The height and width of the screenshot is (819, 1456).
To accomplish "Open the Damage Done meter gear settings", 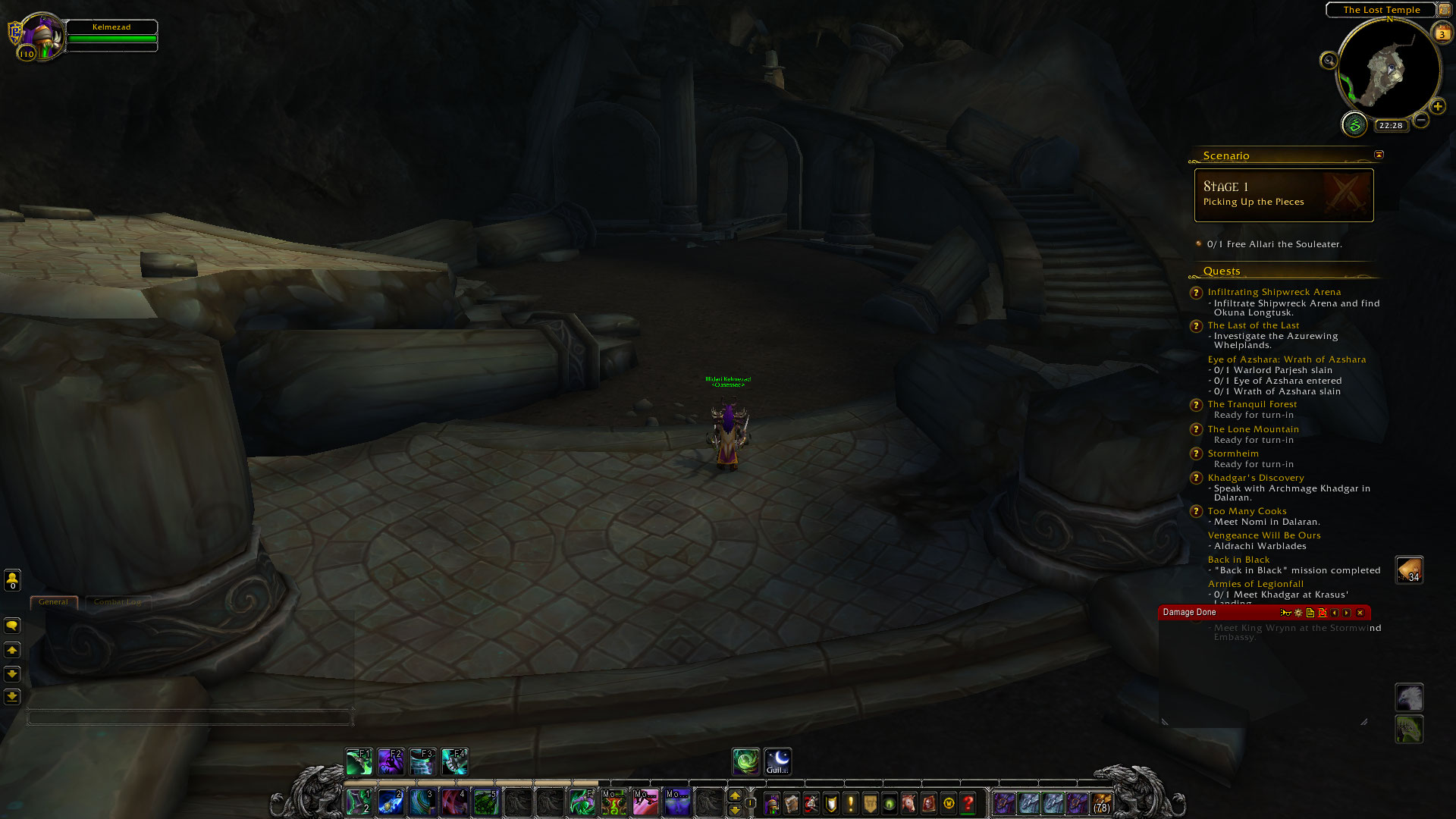I will tap(1298, 613).
